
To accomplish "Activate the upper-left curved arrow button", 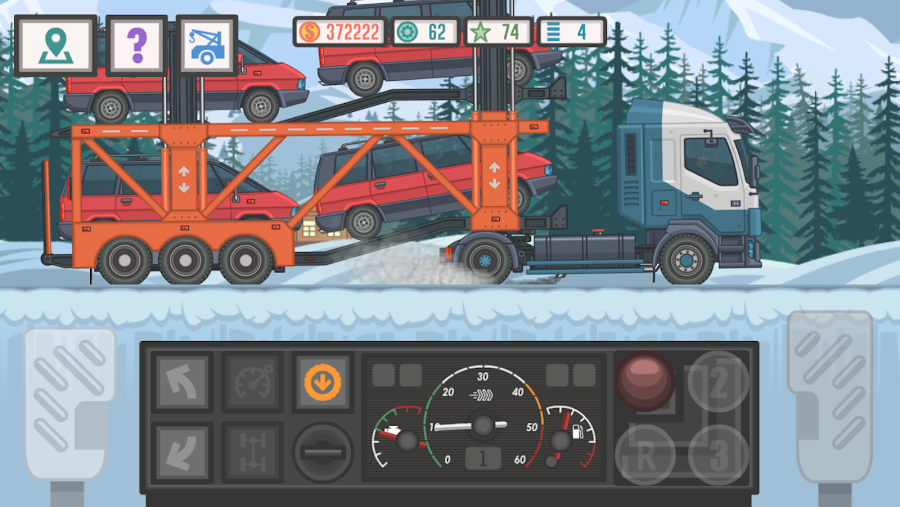I will point(182,381).
